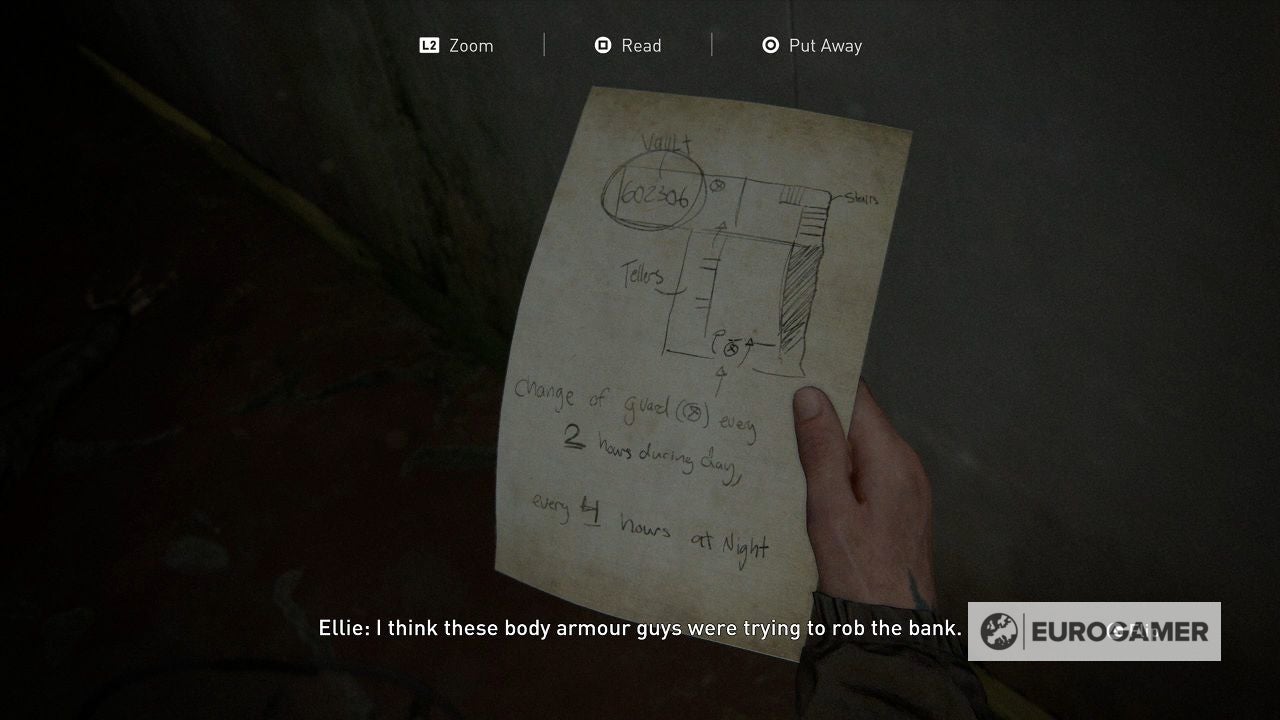
Task: Select the Zoom menu entry at the top
Action: [x=472, y=45]
